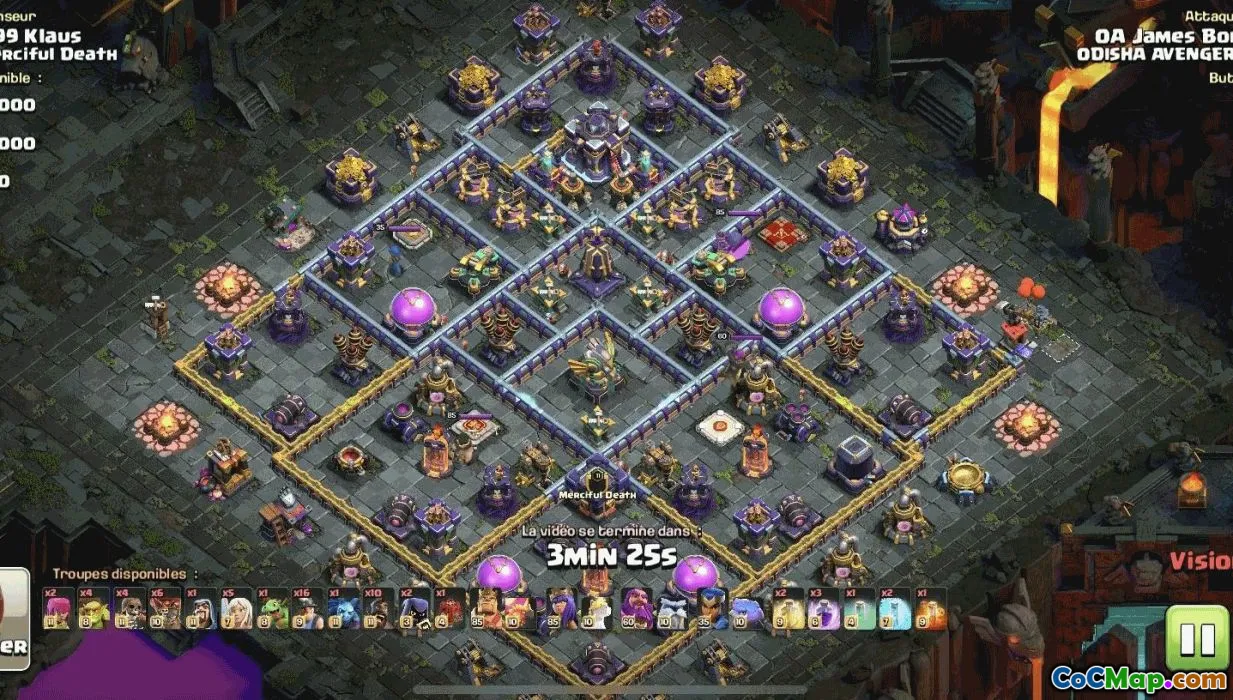This screenshot has height=700, width=1233.
Task: Select the Miner troop slot
Action: pos(308,609)
